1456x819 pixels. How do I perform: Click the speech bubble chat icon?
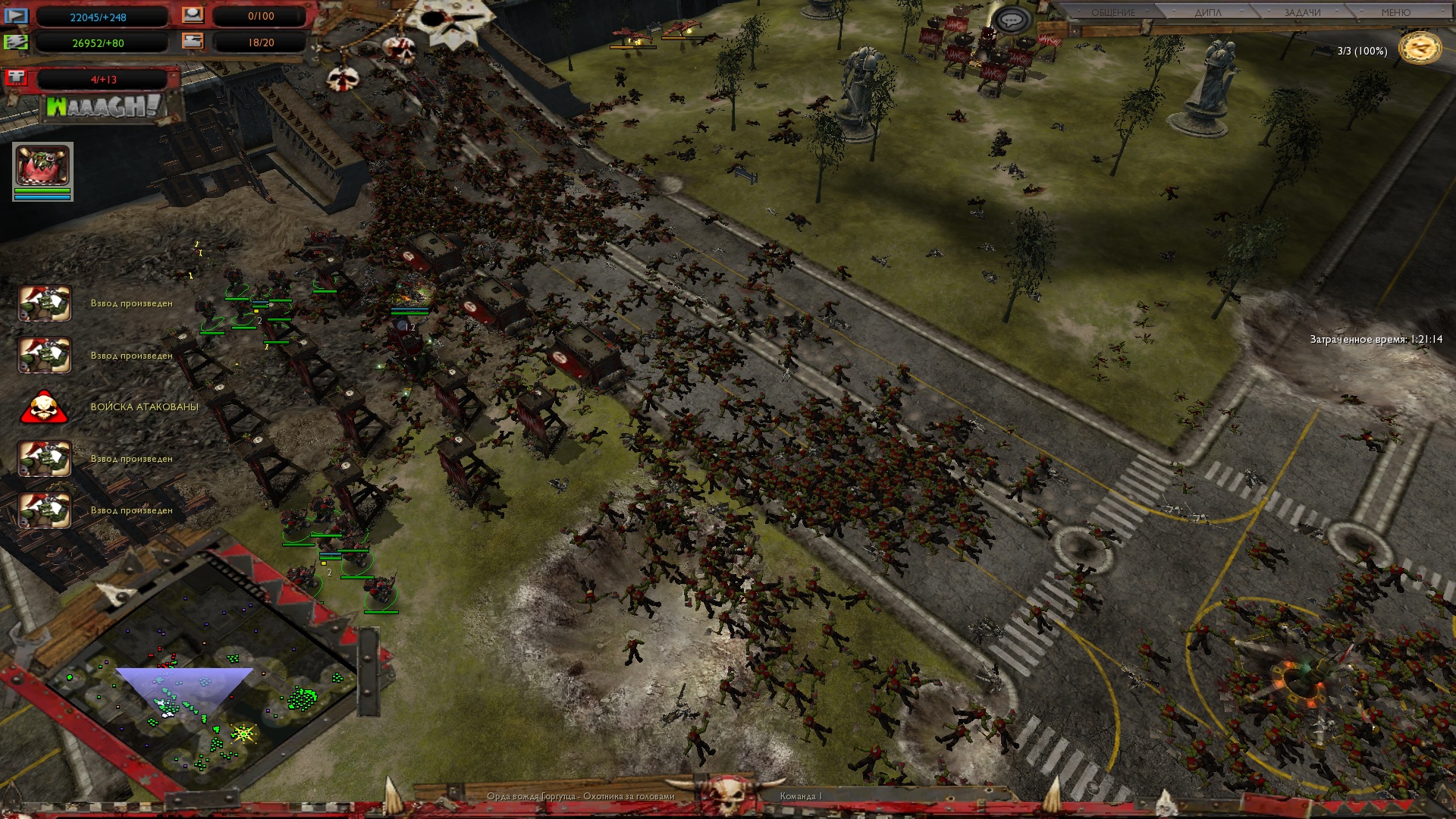pos(1010,20)
